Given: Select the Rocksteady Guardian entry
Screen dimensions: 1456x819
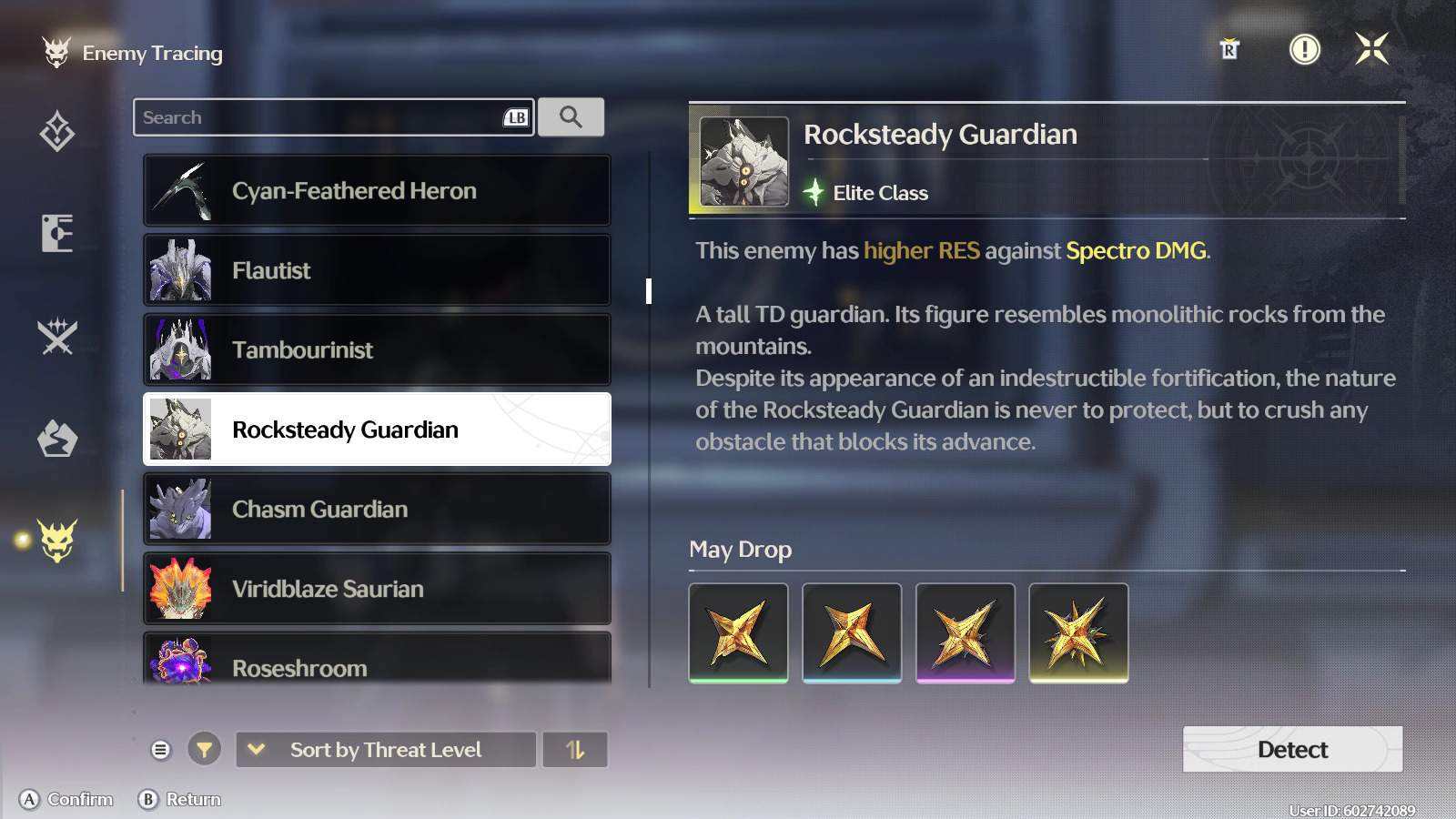Looking at the screenshot, I should (377, 430).
